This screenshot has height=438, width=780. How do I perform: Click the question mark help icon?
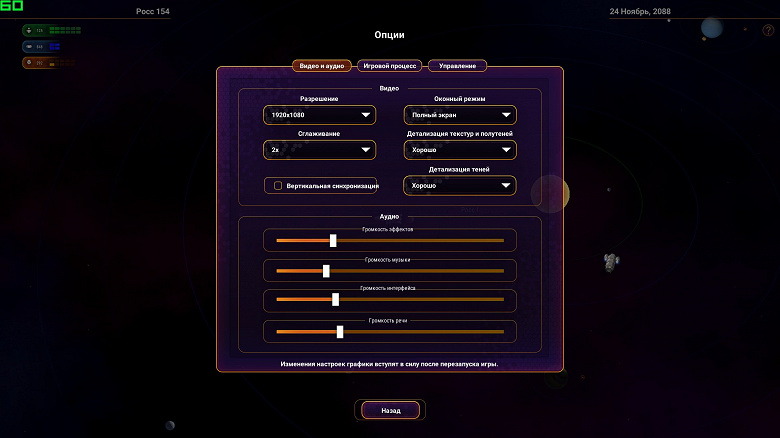point(768,30)
